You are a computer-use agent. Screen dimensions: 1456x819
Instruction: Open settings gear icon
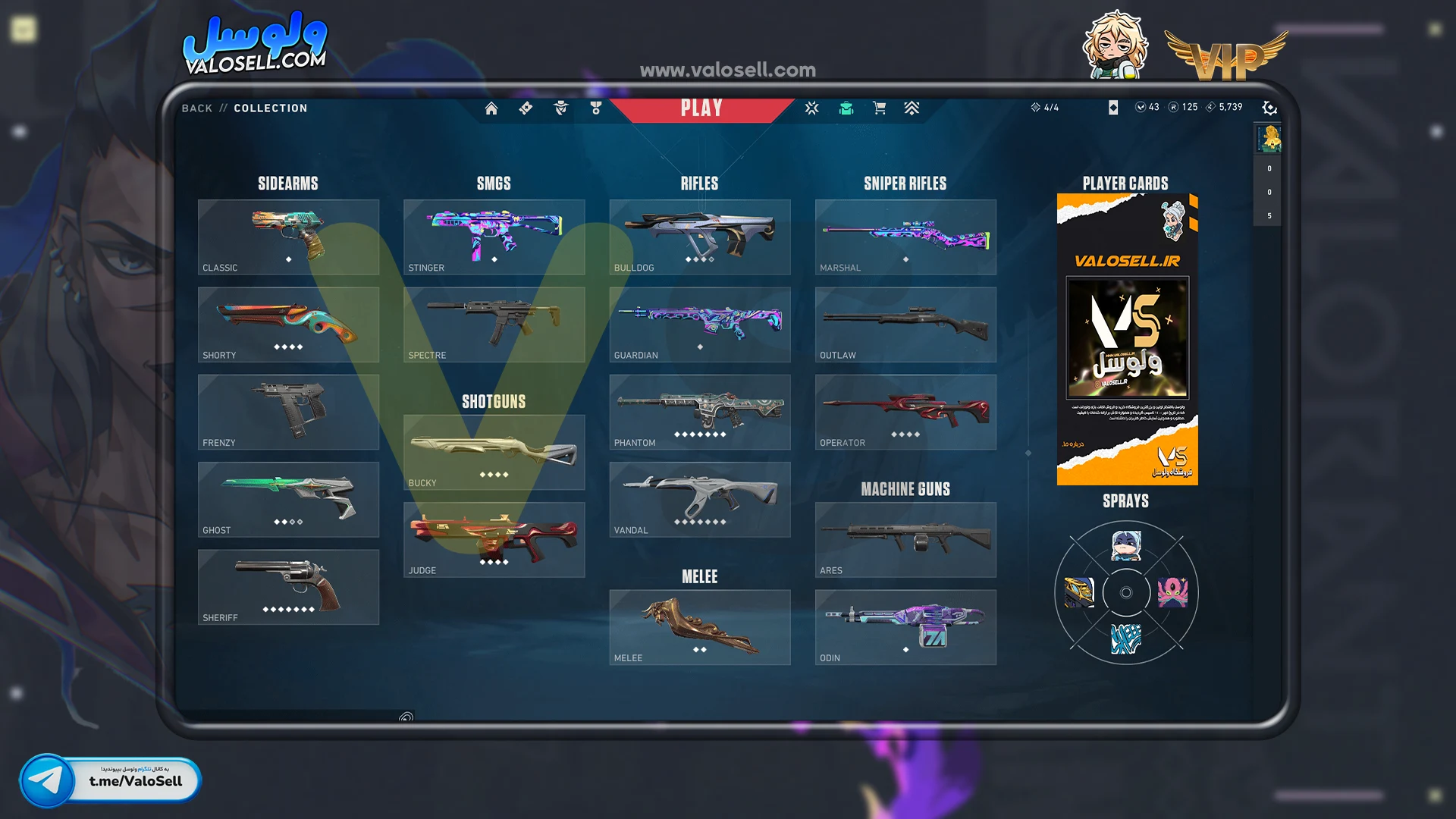pos(1269,108)
